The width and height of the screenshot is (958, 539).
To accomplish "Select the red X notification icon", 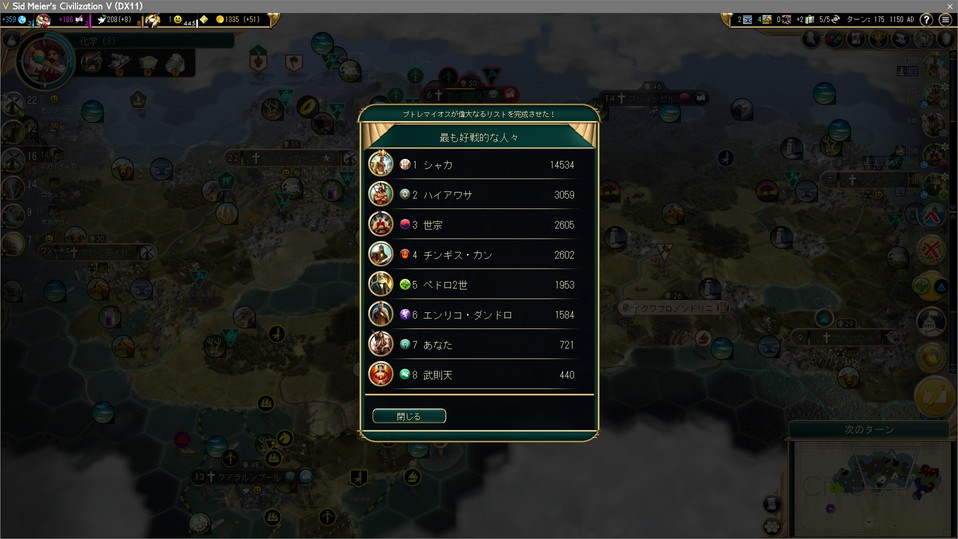I will click(931, 250).
